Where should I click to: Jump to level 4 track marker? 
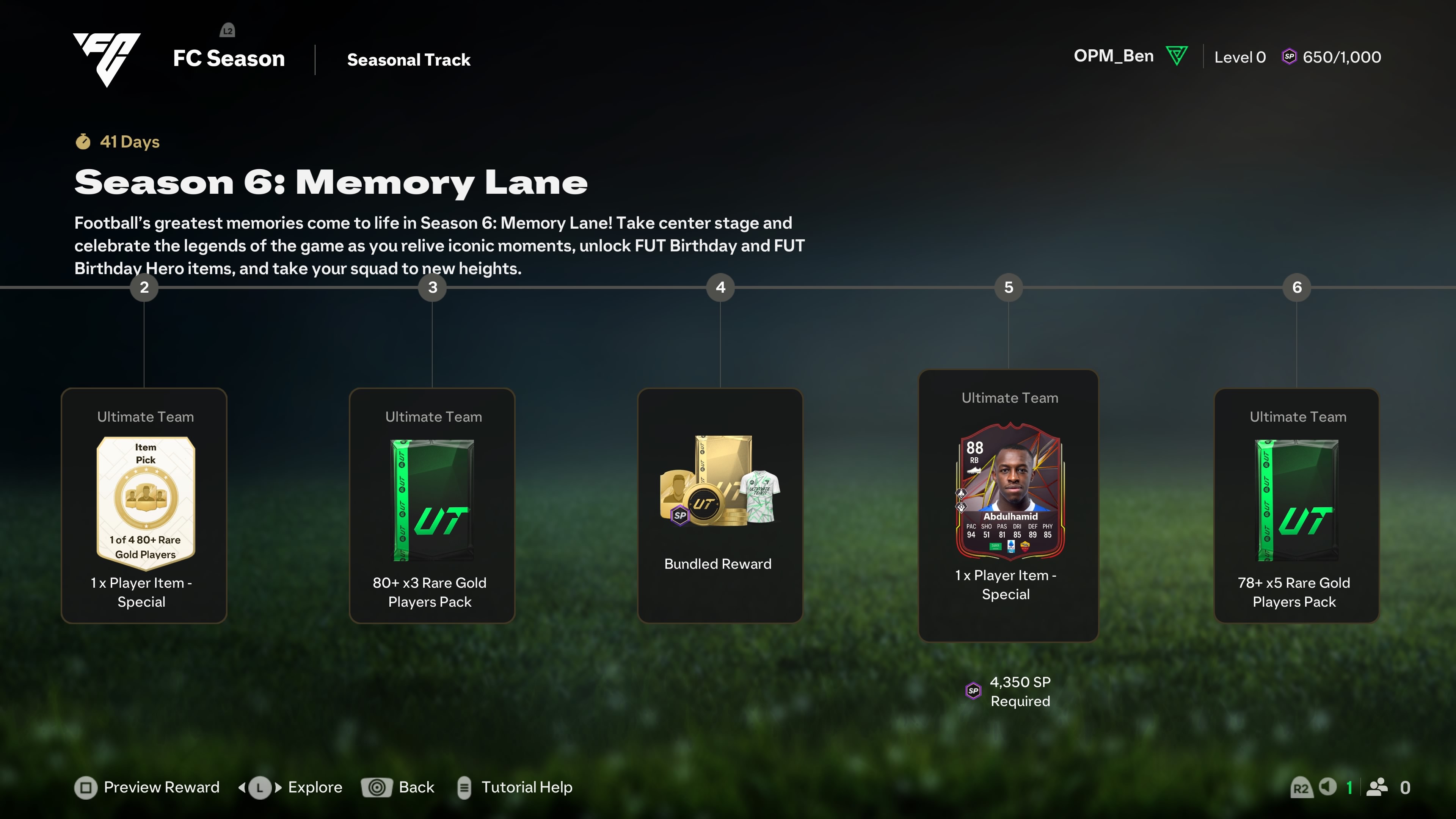(x=720, y=287)
